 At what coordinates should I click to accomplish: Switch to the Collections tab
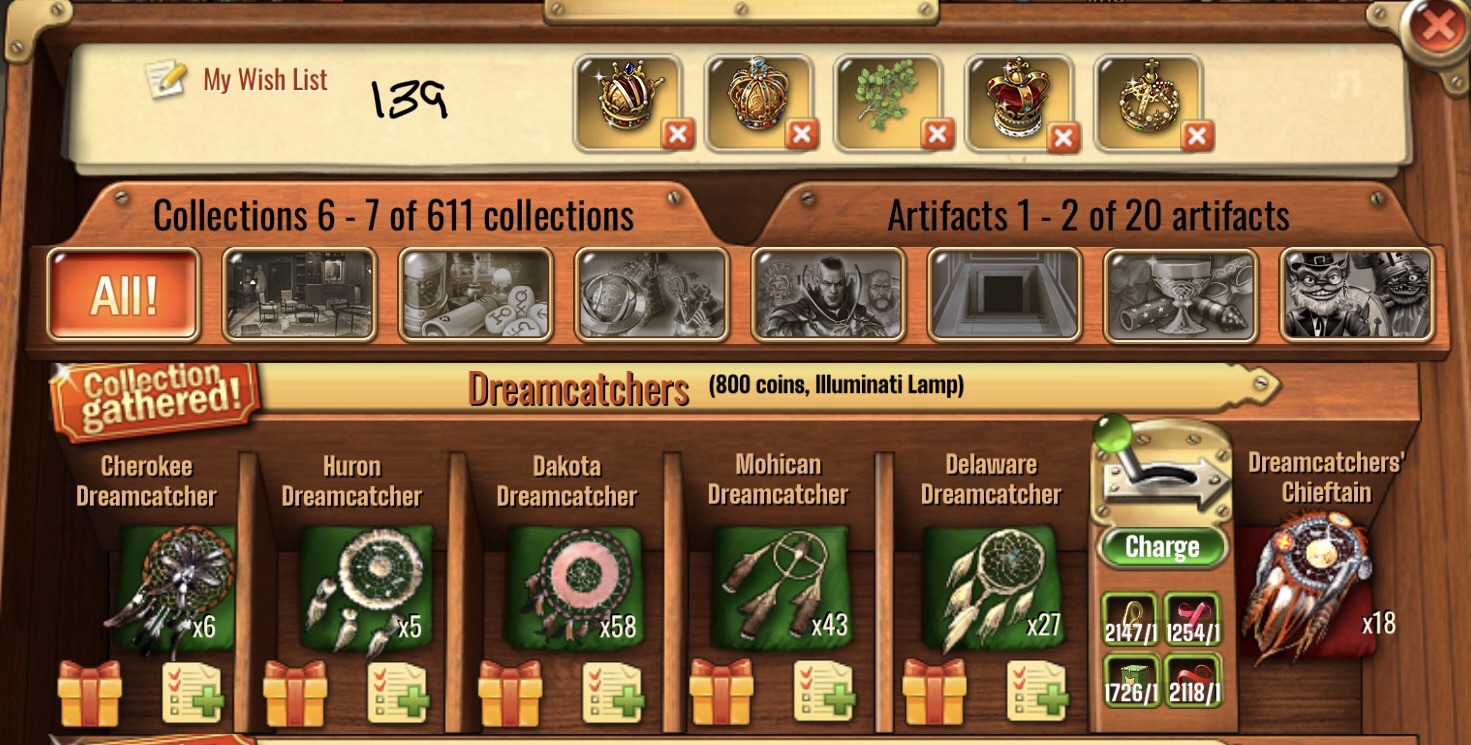click(393, 216)
